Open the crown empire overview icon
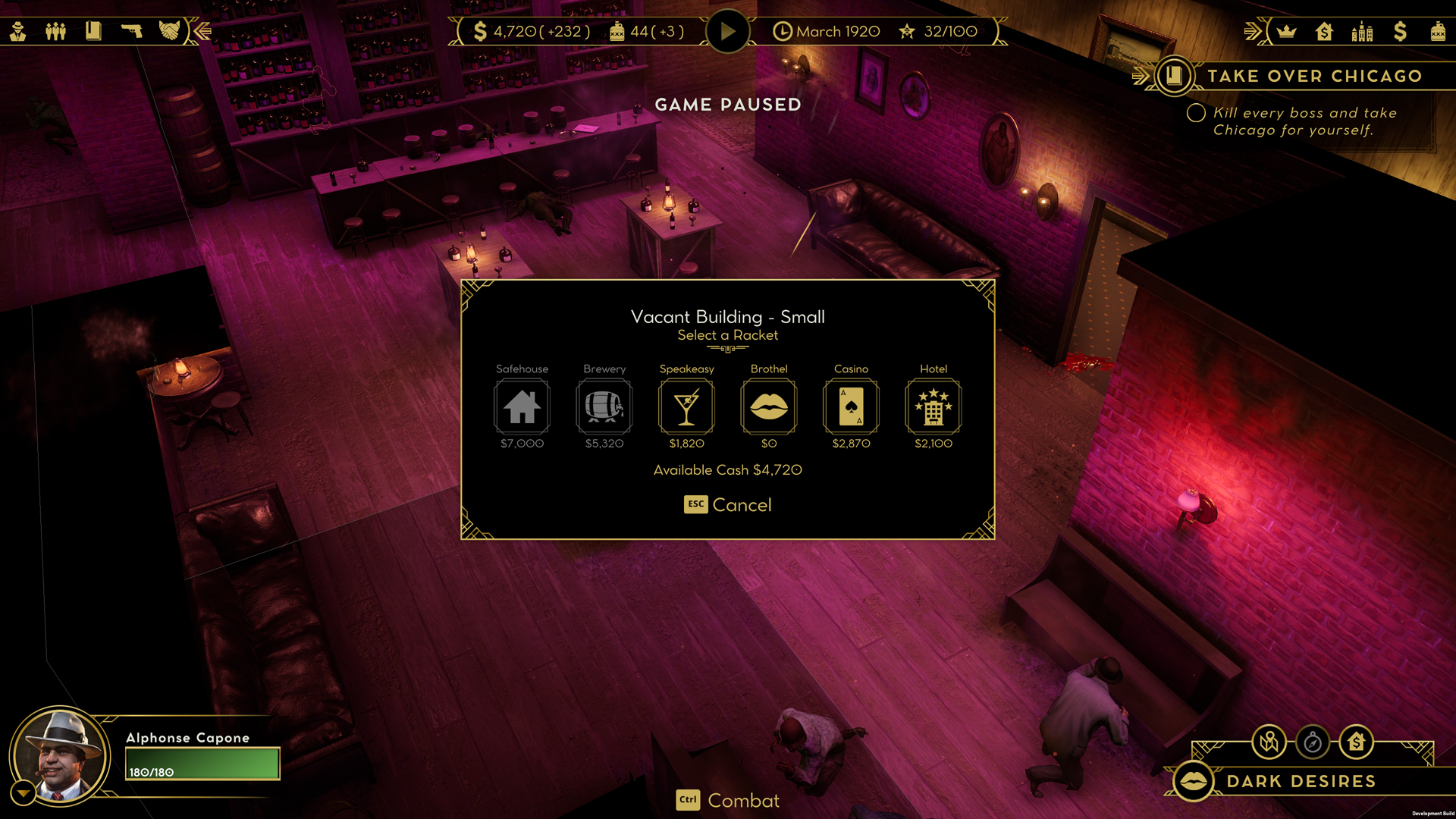Screen dimensions: 1456x819 tap(1287, 32)
